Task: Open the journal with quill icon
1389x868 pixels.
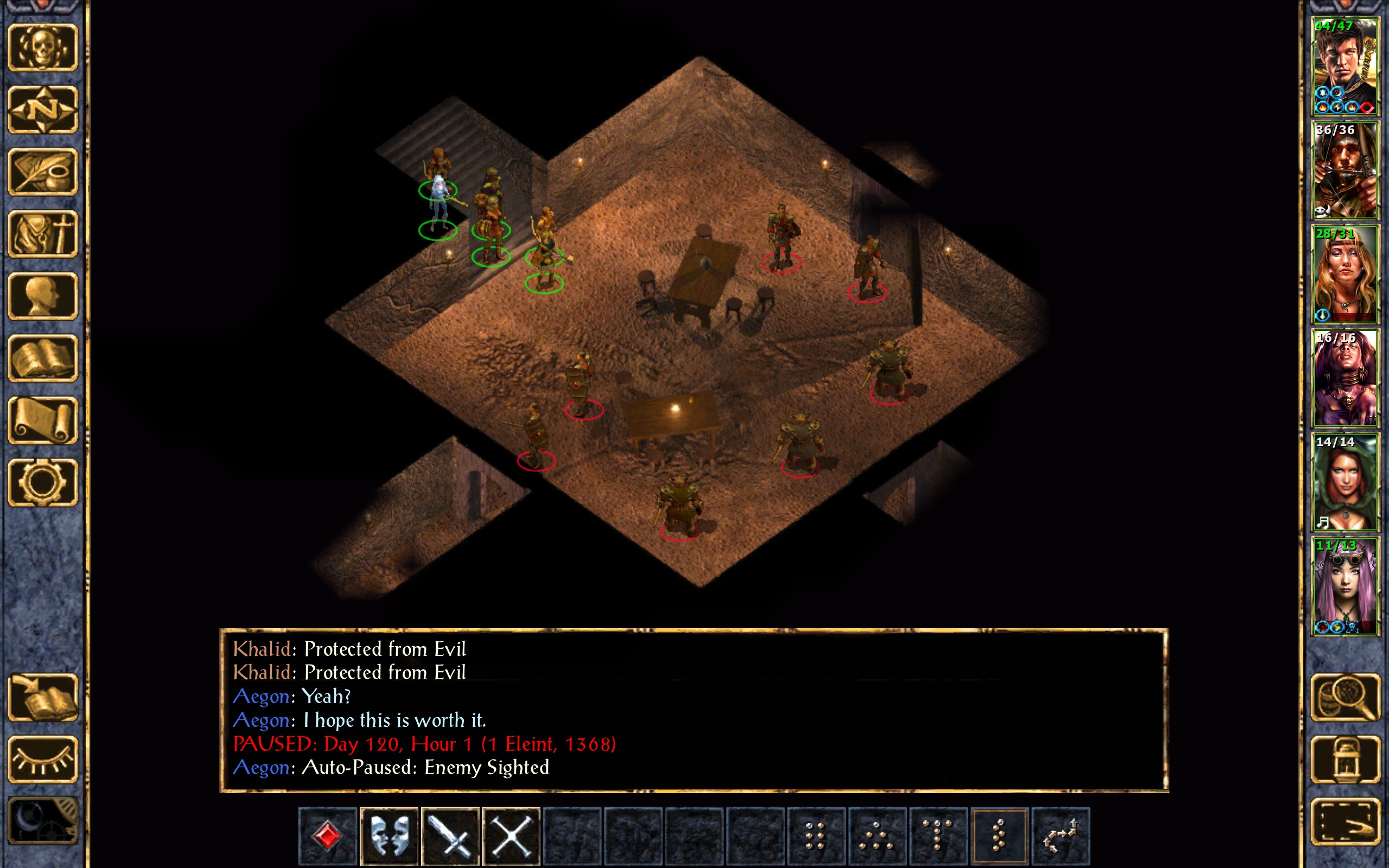Action: (x=42, y=171)
